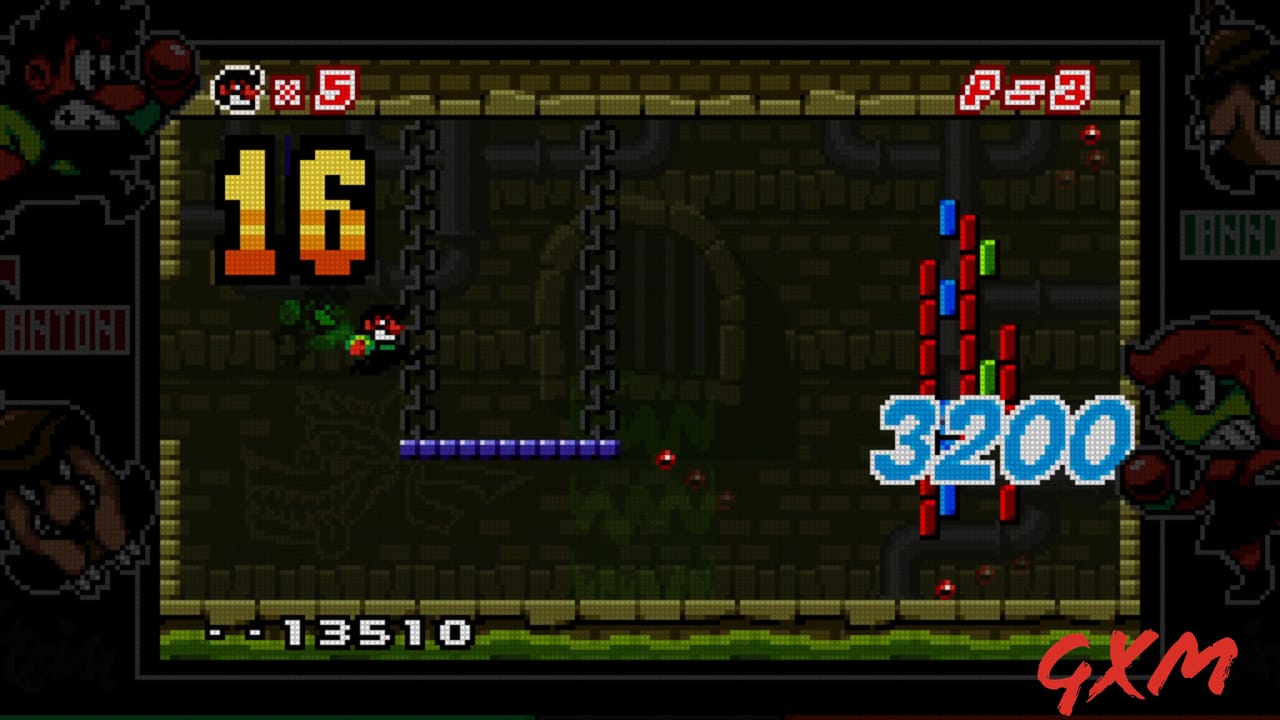
Task: Click the purple dotted platform
Action: 510,448
